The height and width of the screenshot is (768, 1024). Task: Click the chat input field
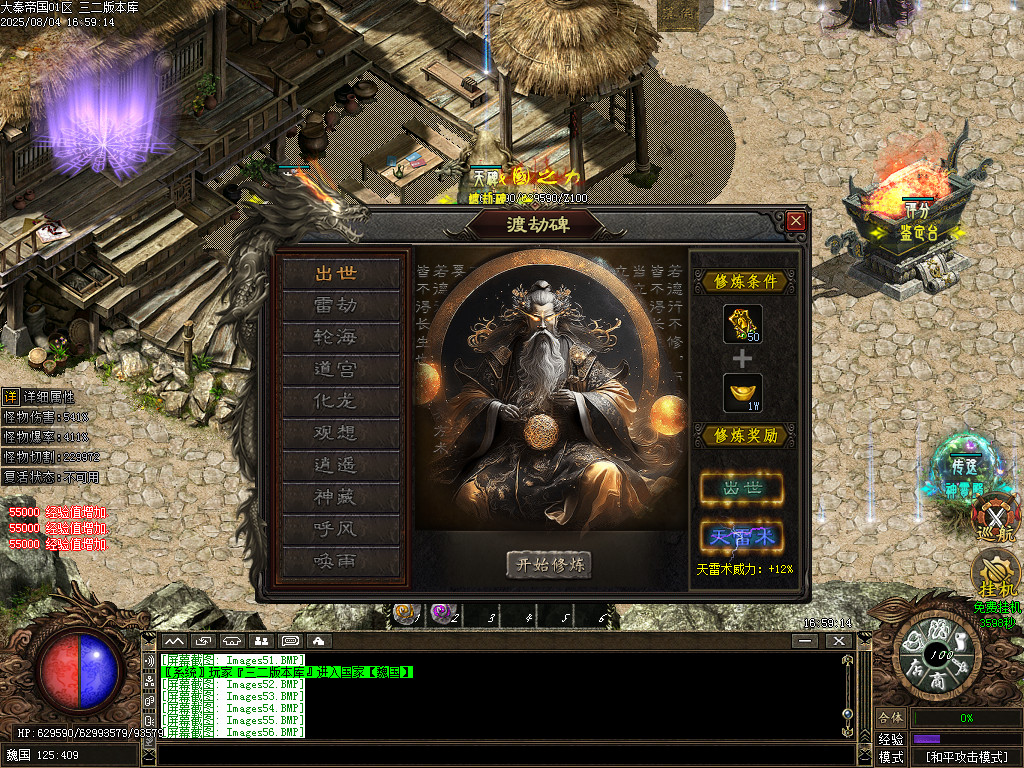tap(500, 755)
